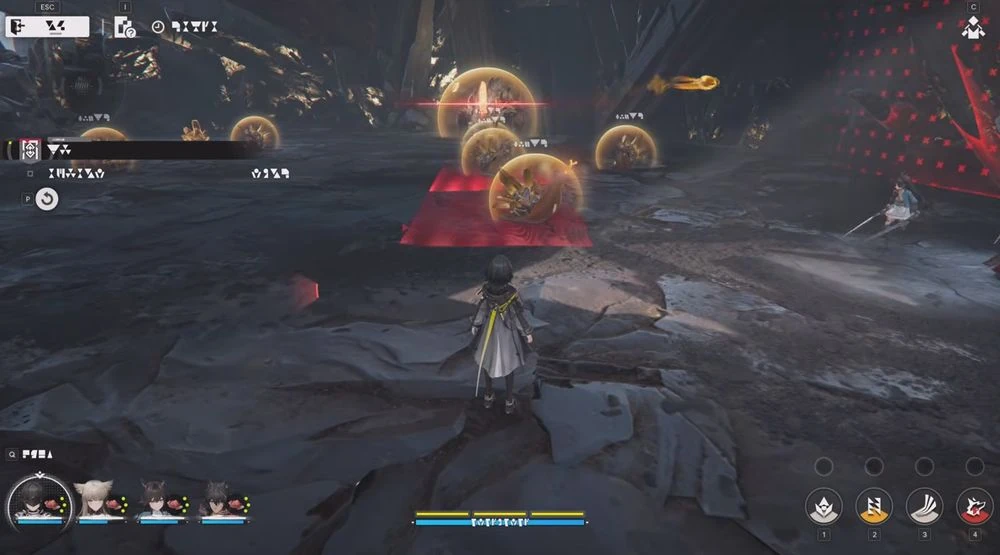
Task: Trigger the fourth red beast skill icon
Action: coord(974,506)
